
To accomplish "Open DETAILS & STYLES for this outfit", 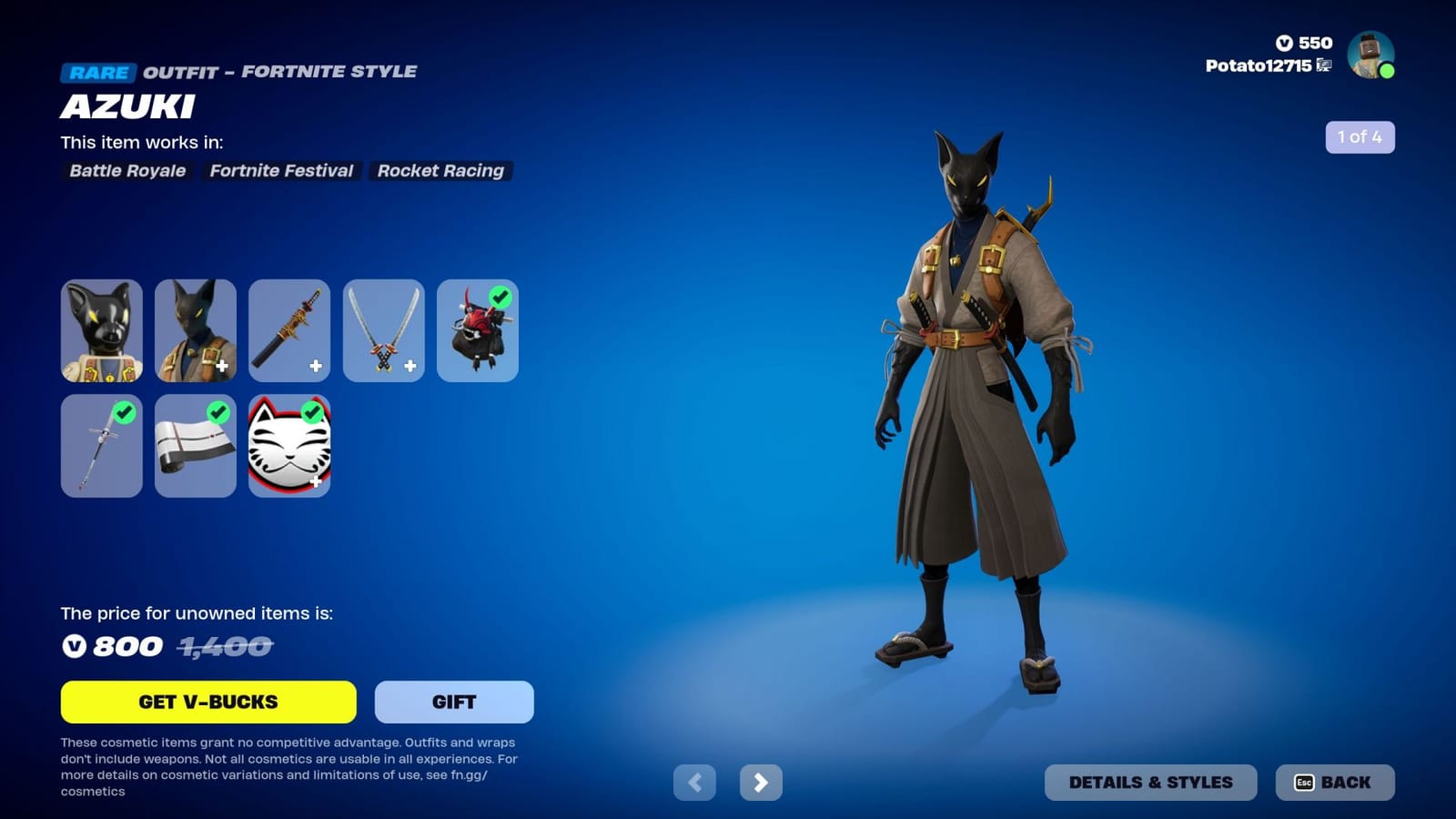I will pyautogui.click(x=1152, y=782).
